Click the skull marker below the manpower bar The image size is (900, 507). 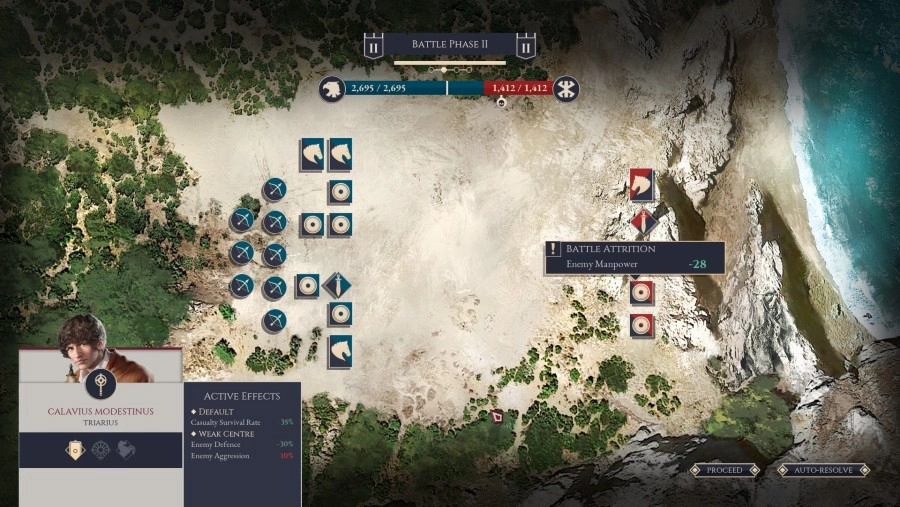pos(502,103)
